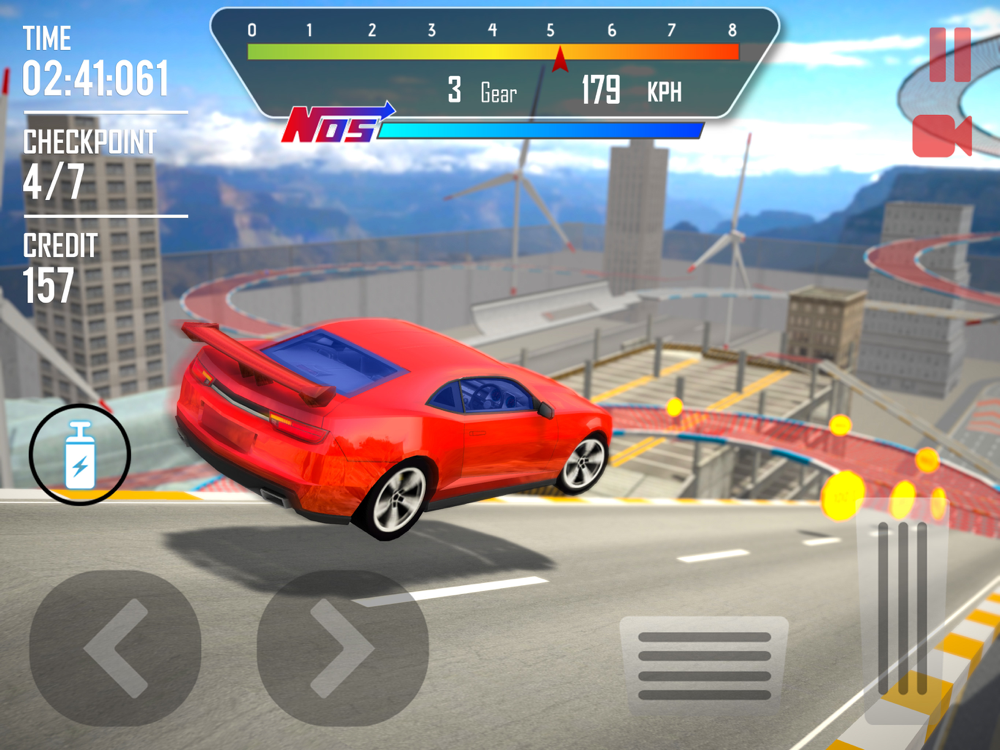
Task: Pause the race
Action: coord(949,54)
